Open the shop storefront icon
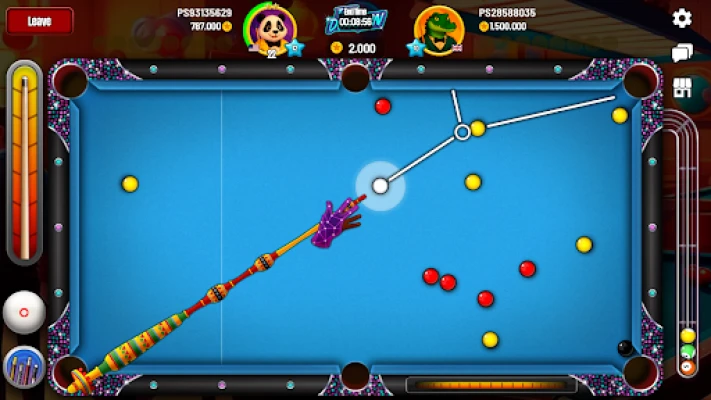Image resolution: width=711 pixels, height=400 pixels. tap(683, 87)
